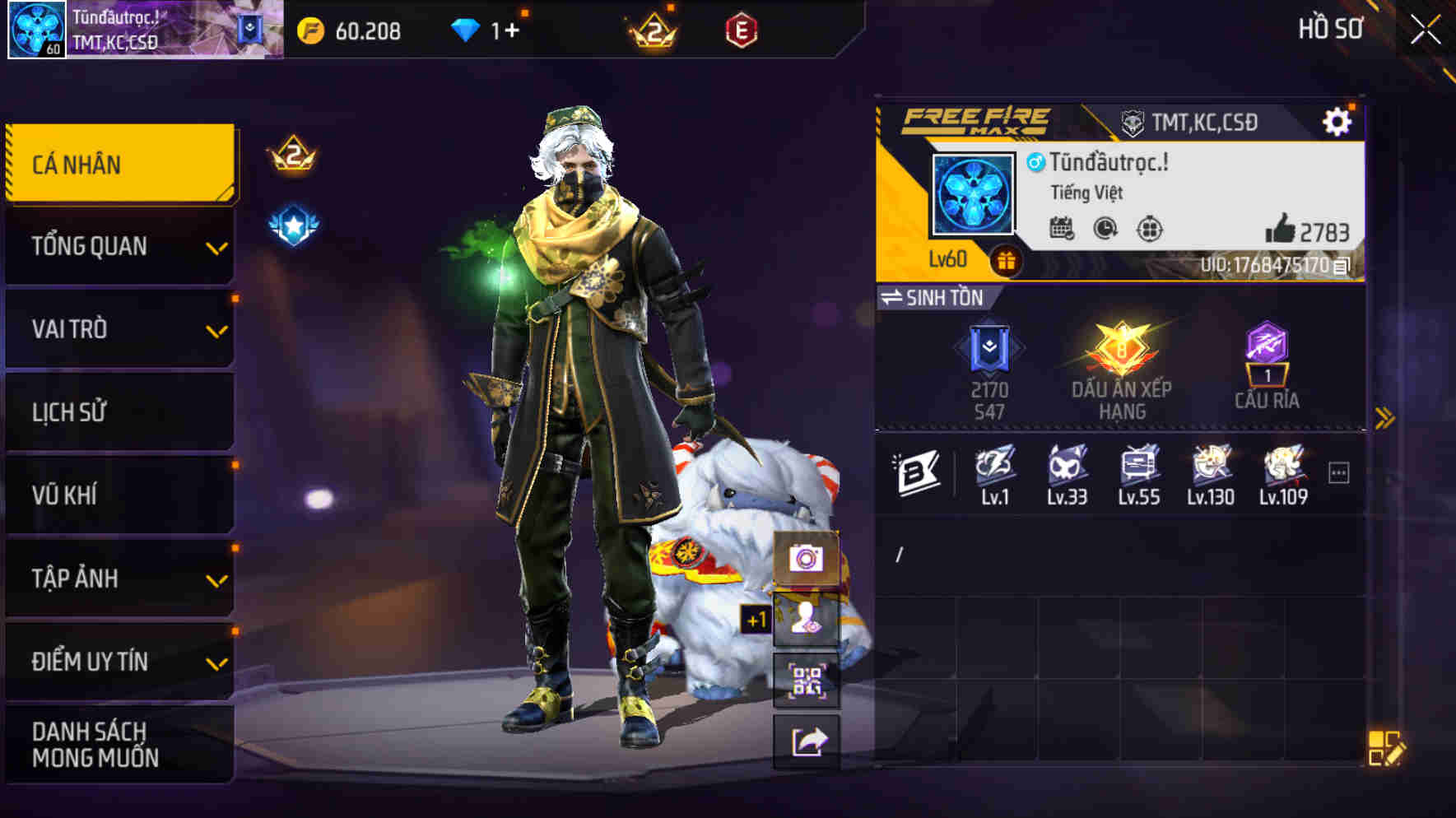1456x818 pixels.
Task: Open the LỊCH SỬ menu item
Action: click(x=119, y=412)
